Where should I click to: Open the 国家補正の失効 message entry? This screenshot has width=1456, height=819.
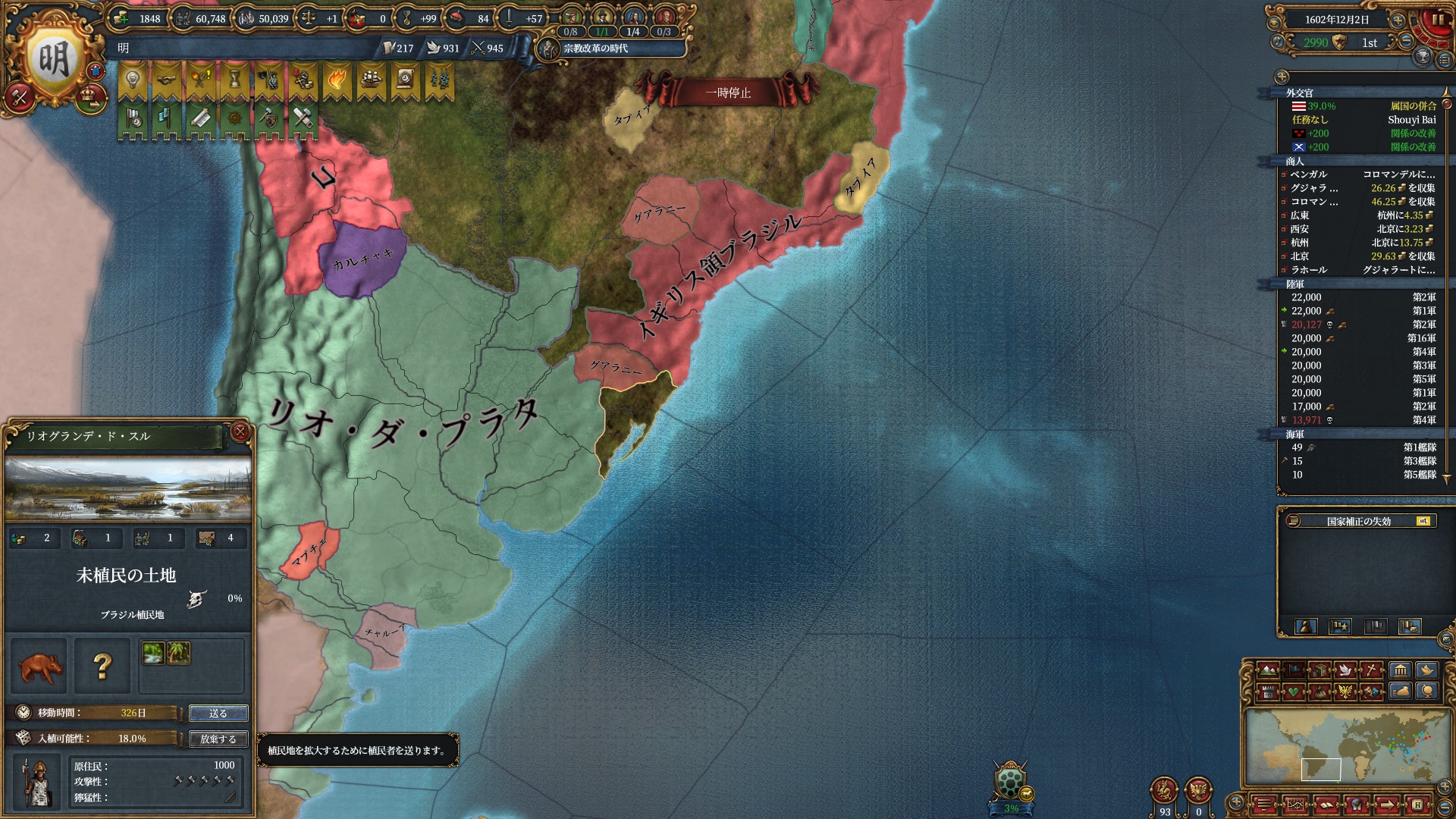(x=1358, y=521)
